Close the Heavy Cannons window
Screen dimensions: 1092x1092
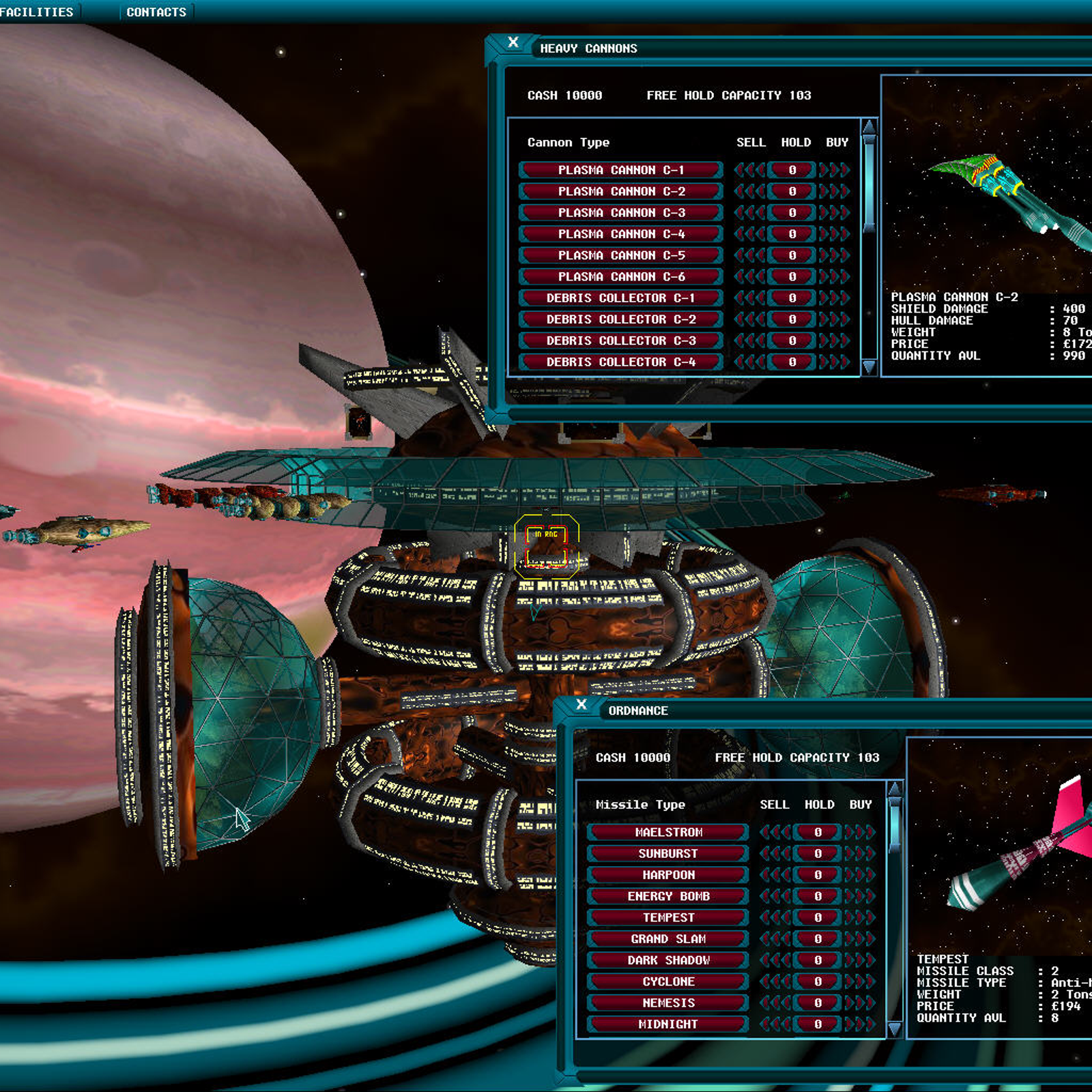(x=513, y=42)
